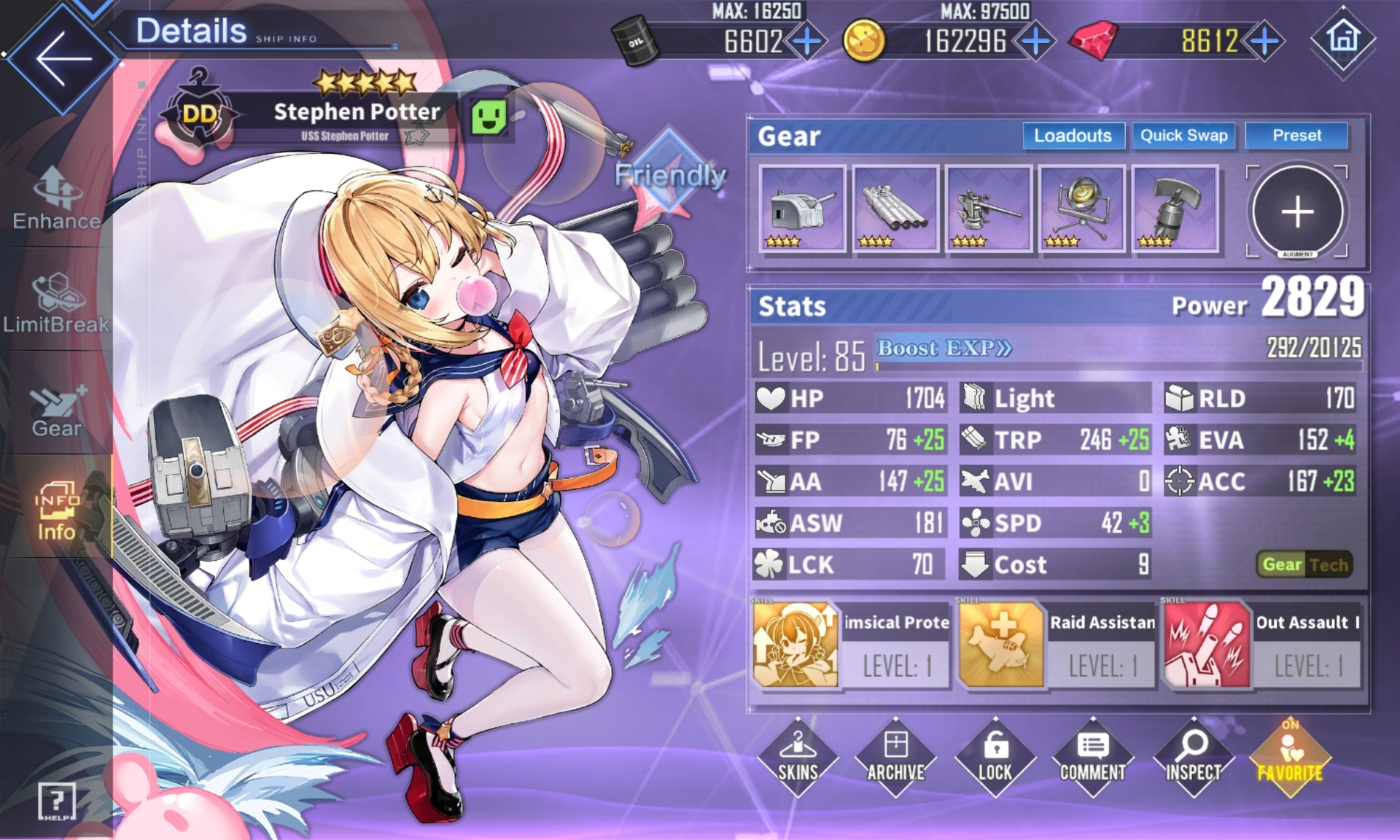This screenshot has height=840, width=1400.
Task: Return to the home screen
Action: (x=1343, y=38)
